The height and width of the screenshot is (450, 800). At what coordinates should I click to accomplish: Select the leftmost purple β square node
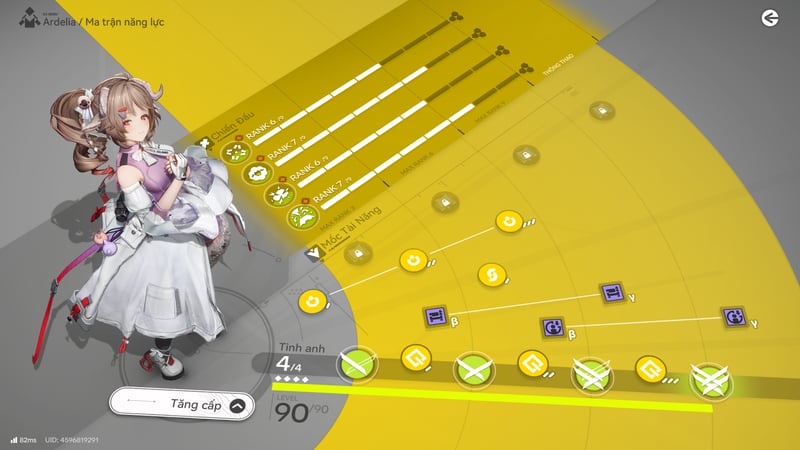(x=435, y=317)
